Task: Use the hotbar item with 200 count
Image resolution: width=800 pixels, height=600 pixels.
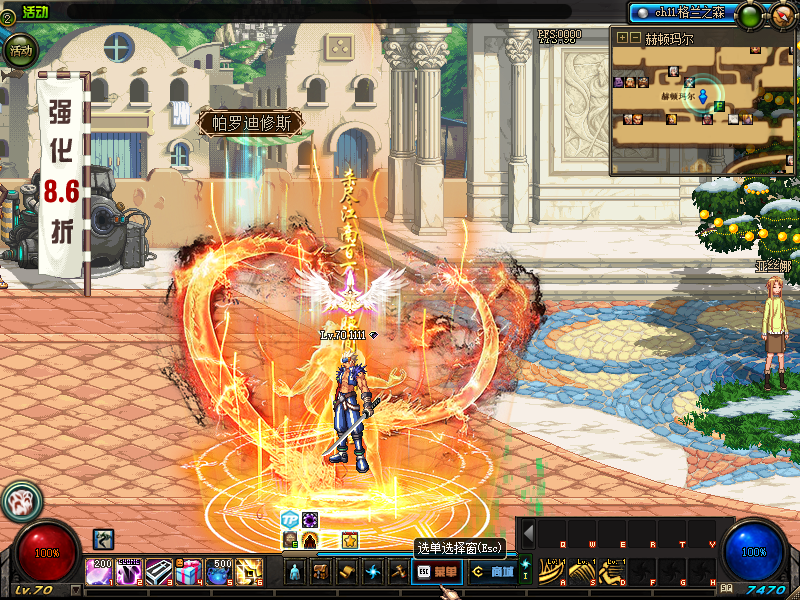Action: (100, 572)
